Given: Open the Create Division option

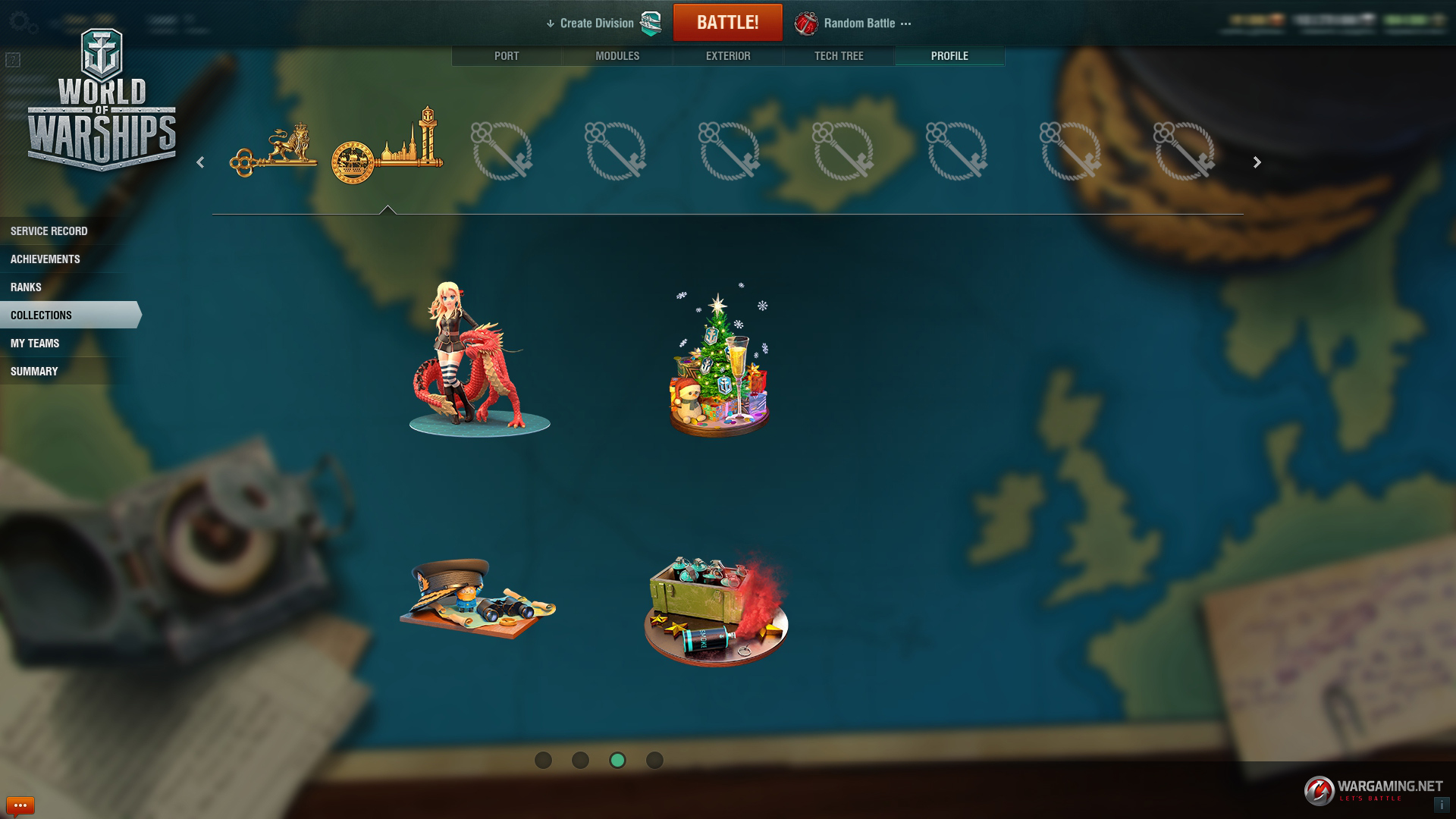Looking at the screenshot, I should click(596, 24).
